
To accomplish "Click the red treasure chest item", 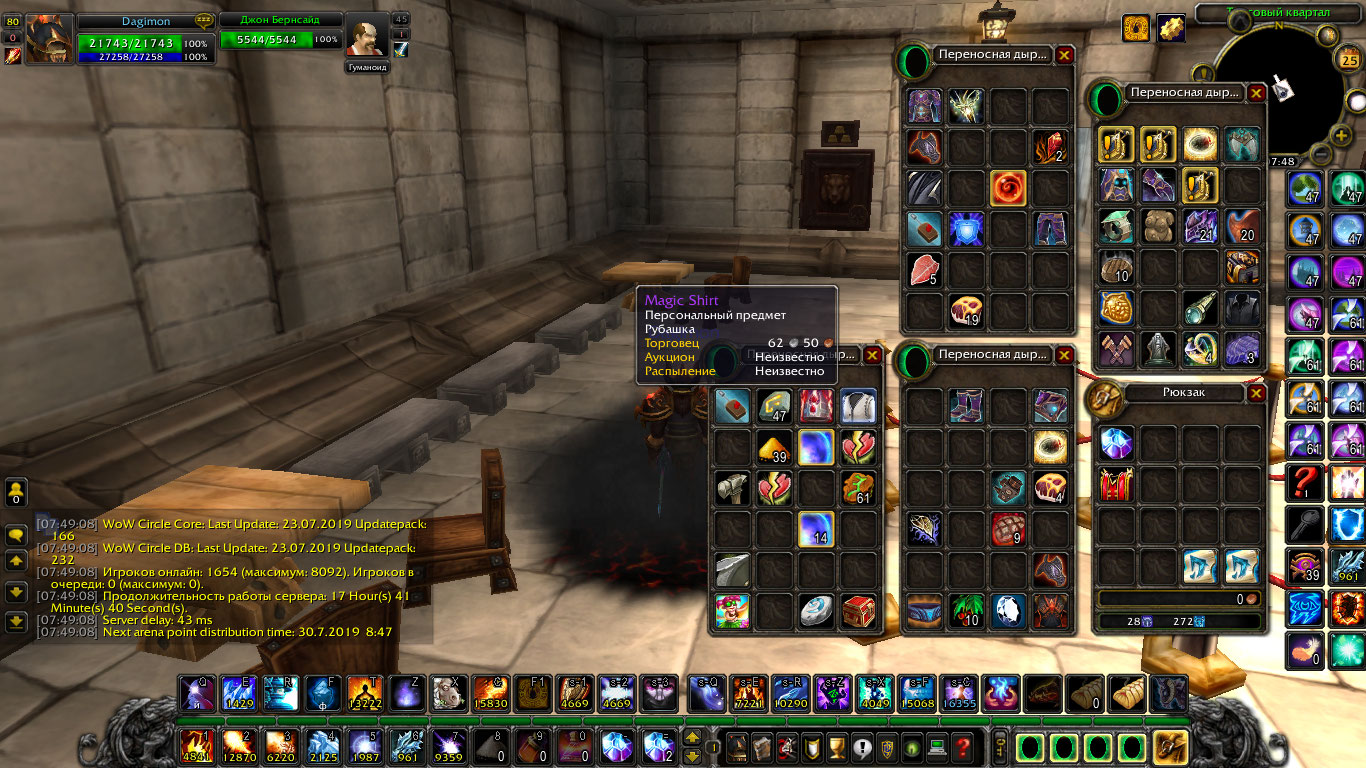I will pos(858,611).
